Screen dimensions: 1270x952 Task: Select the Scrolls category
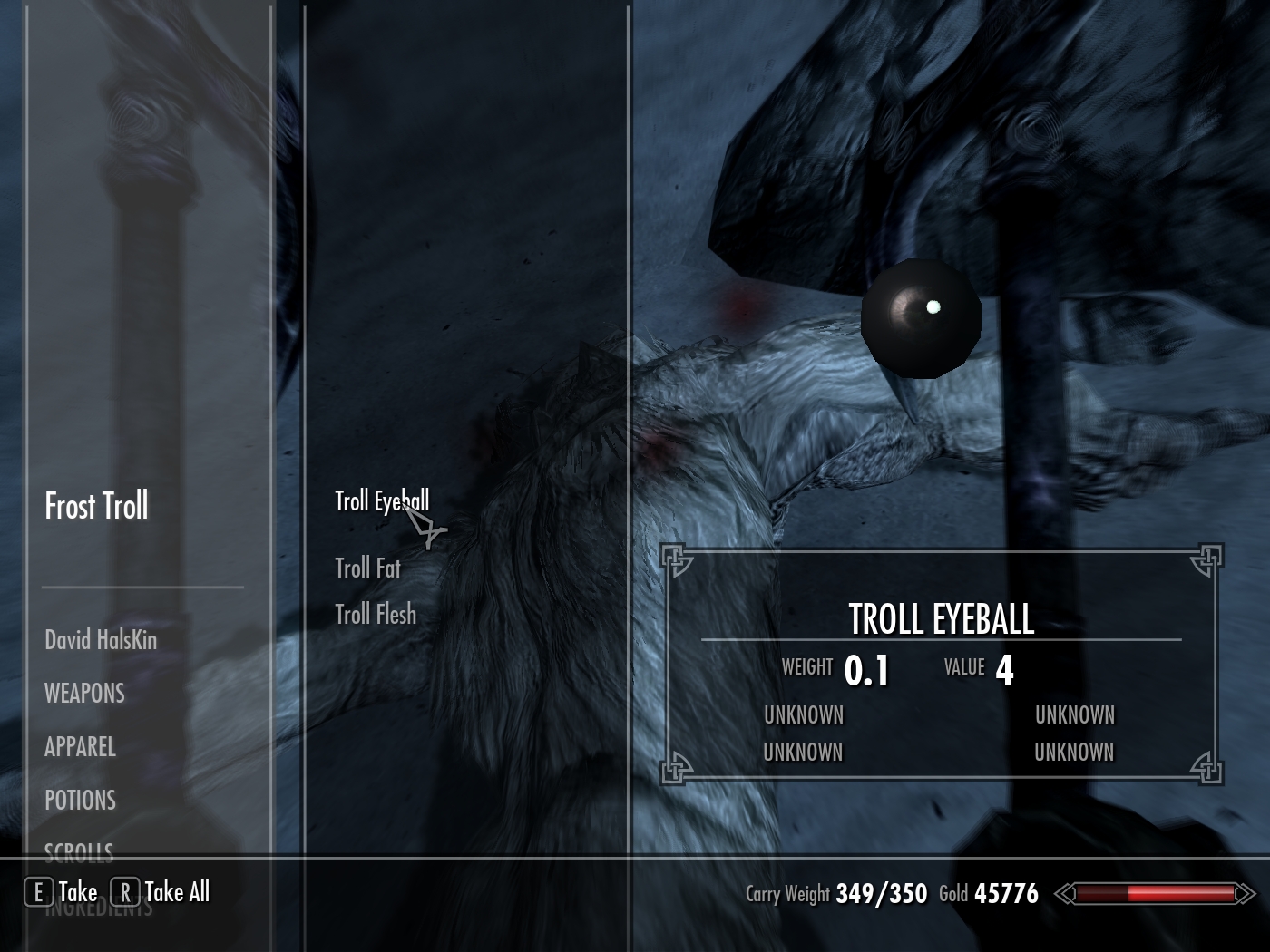coord(79,851)
